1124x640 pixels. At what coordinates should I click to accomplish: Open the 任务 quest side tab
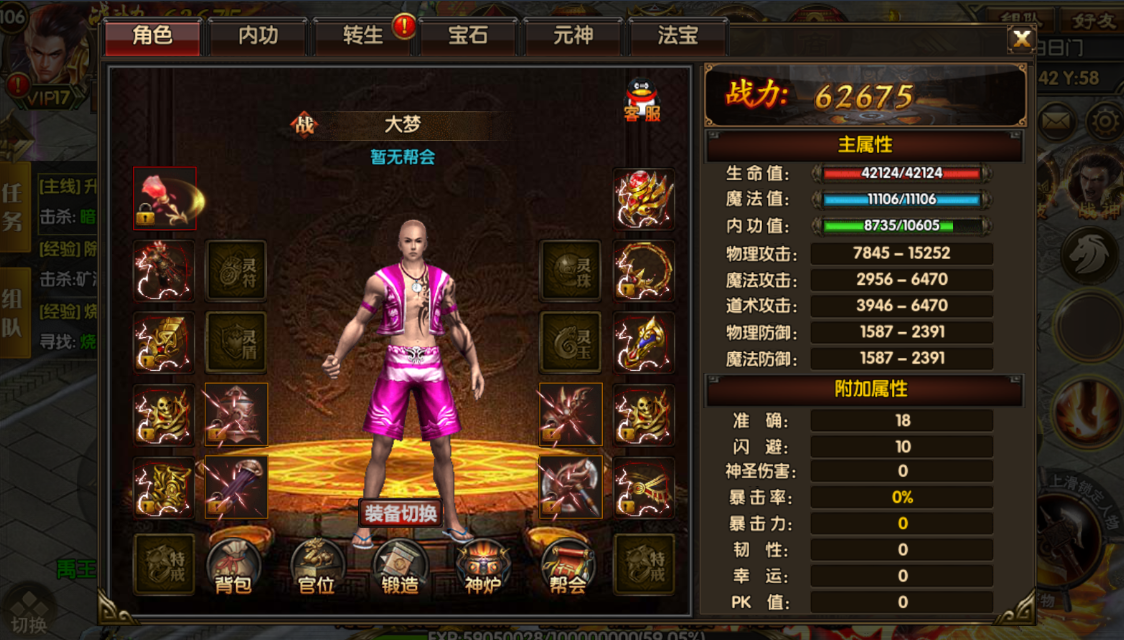click(13, 207)
